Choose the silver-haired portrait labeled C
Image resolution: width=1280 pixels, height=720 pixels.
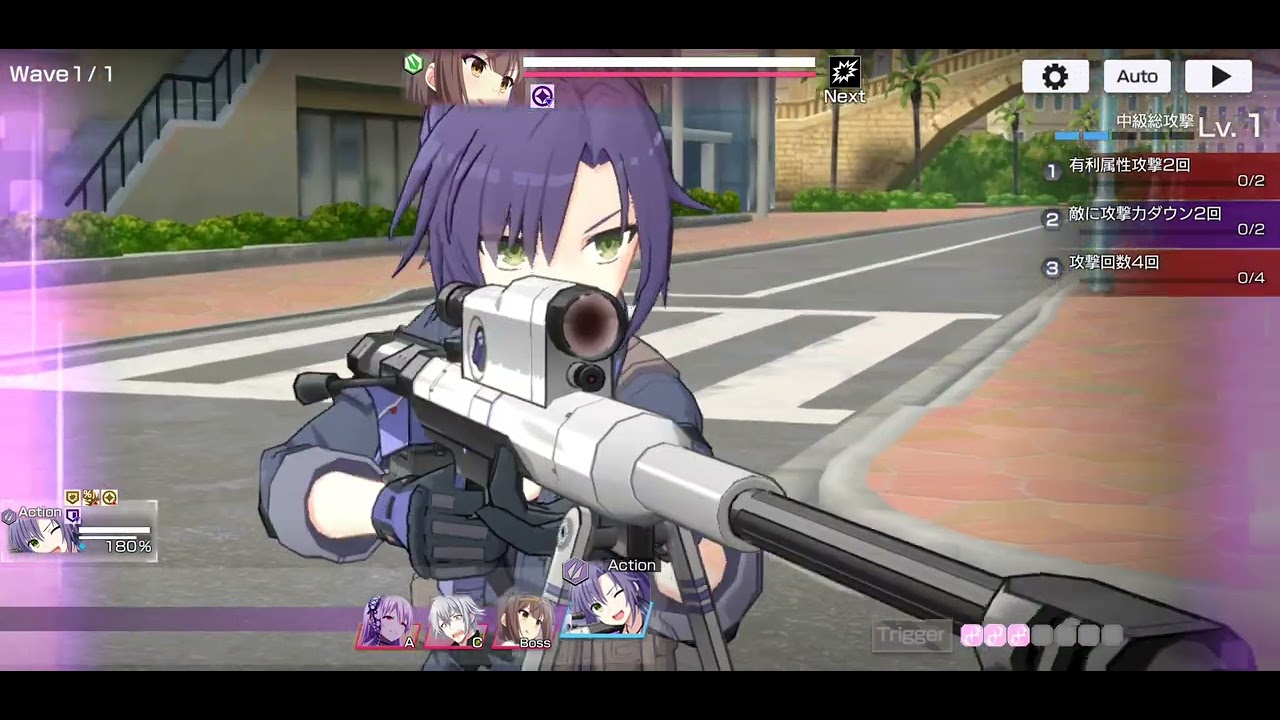[456, 622]
